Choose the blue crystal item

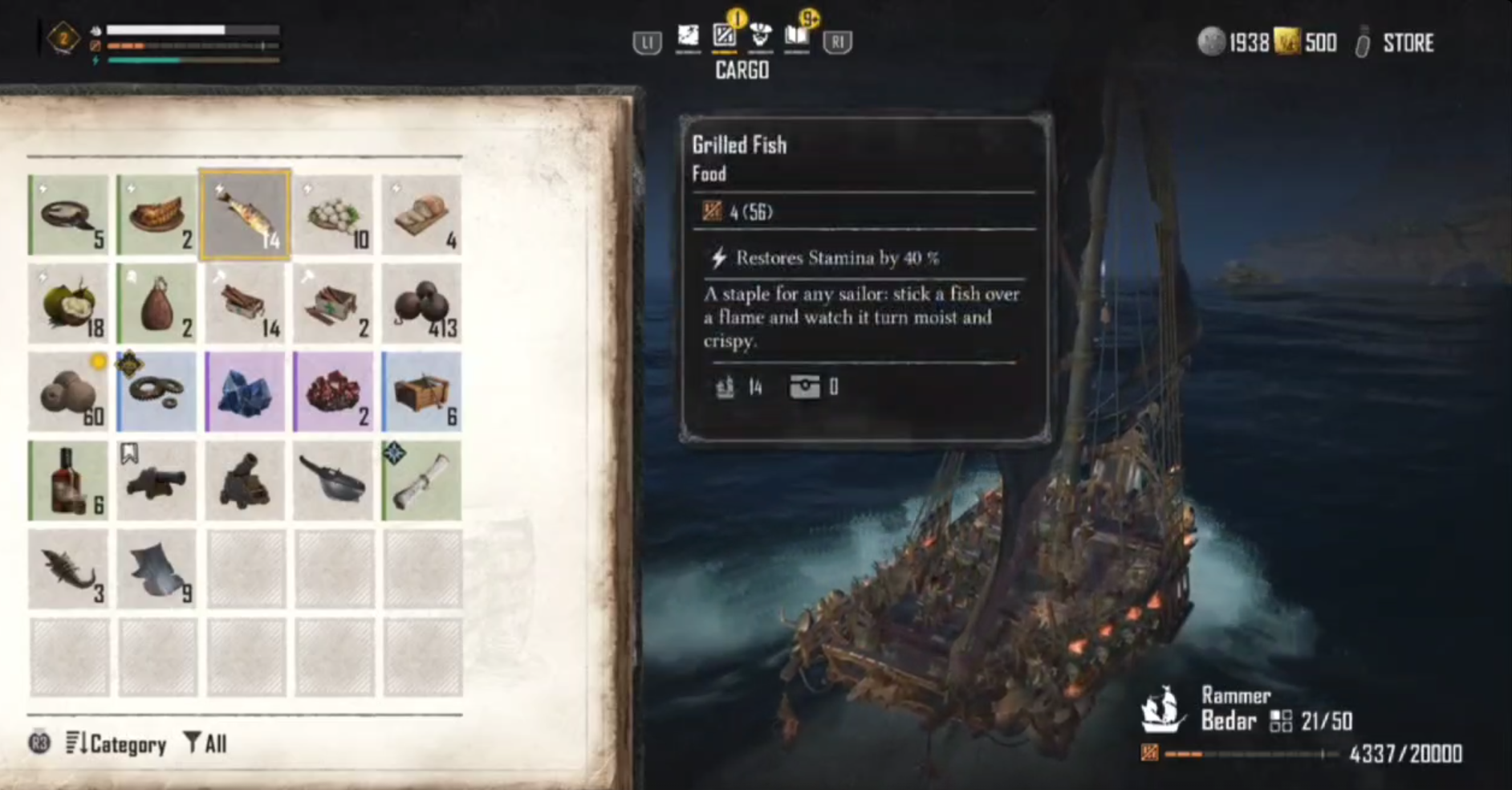[x=245, y=392]
